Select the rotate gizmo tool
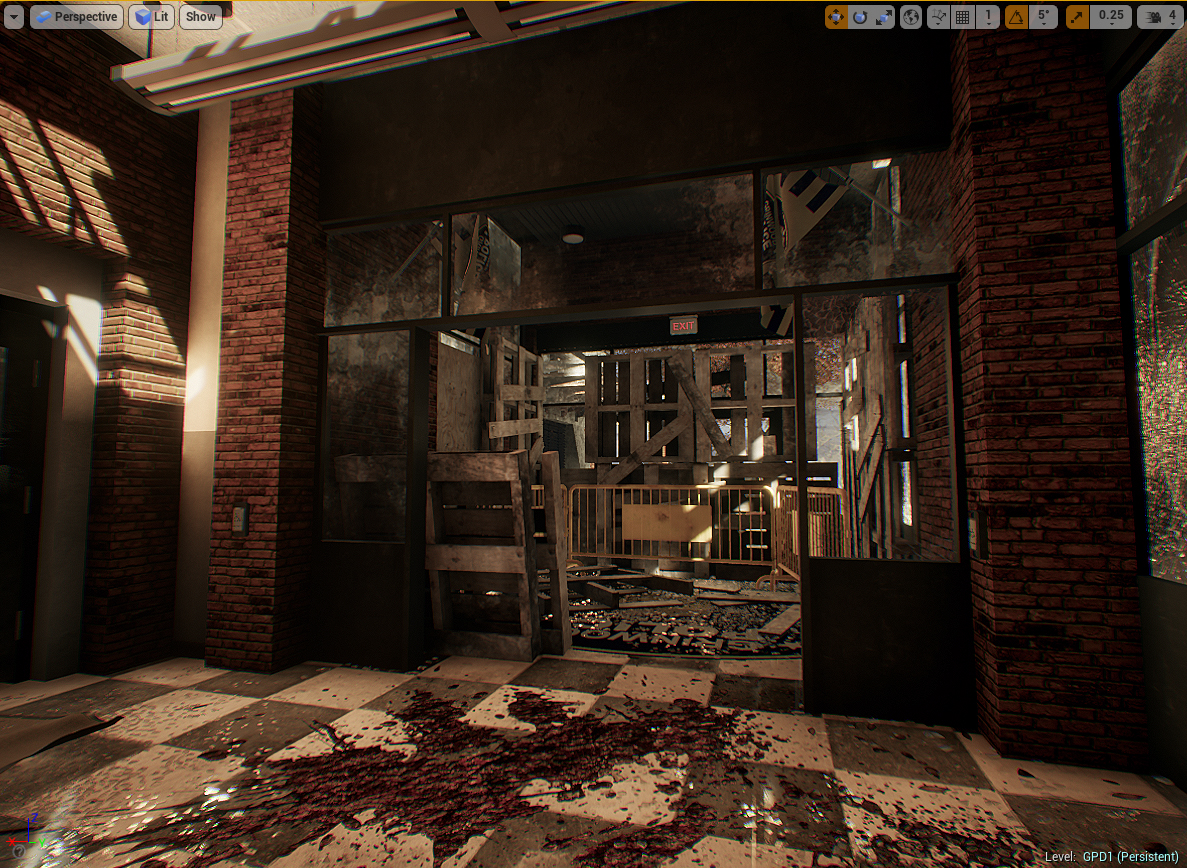 [x=860, y=16]
